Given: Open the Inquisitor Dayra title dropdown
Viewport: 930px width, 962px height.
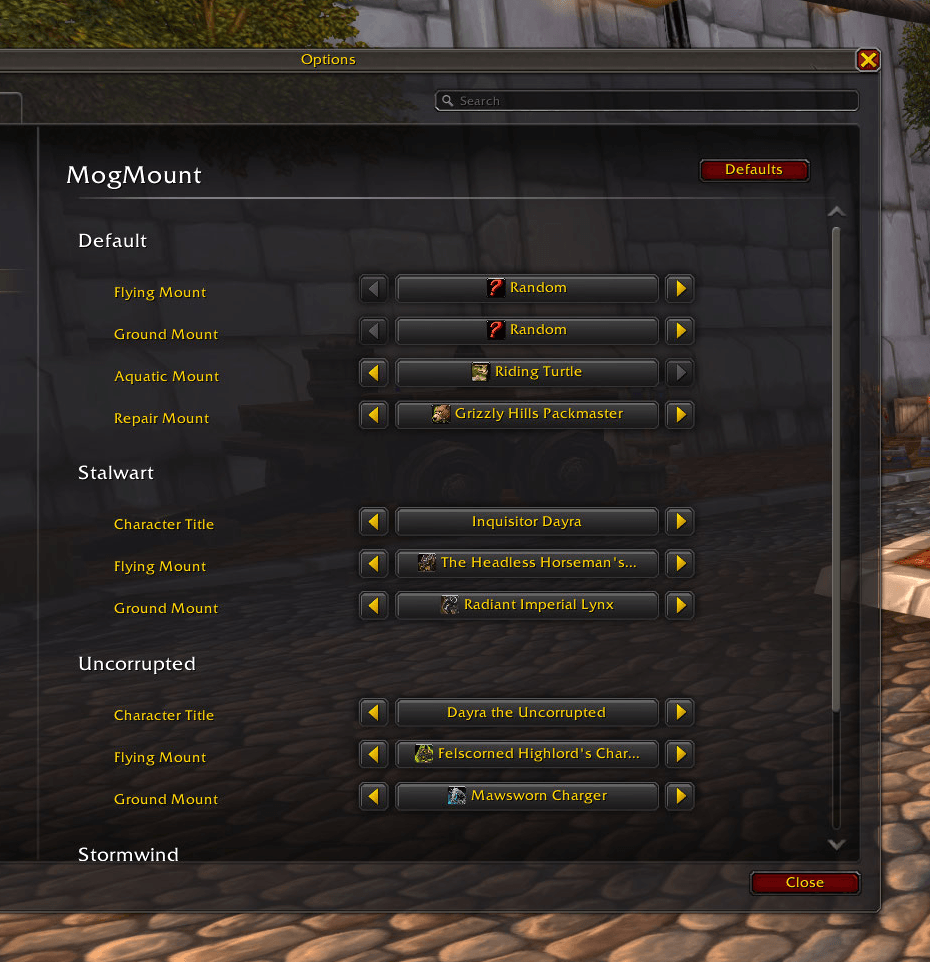Looking at the screenshot, I should coord(527,522).
